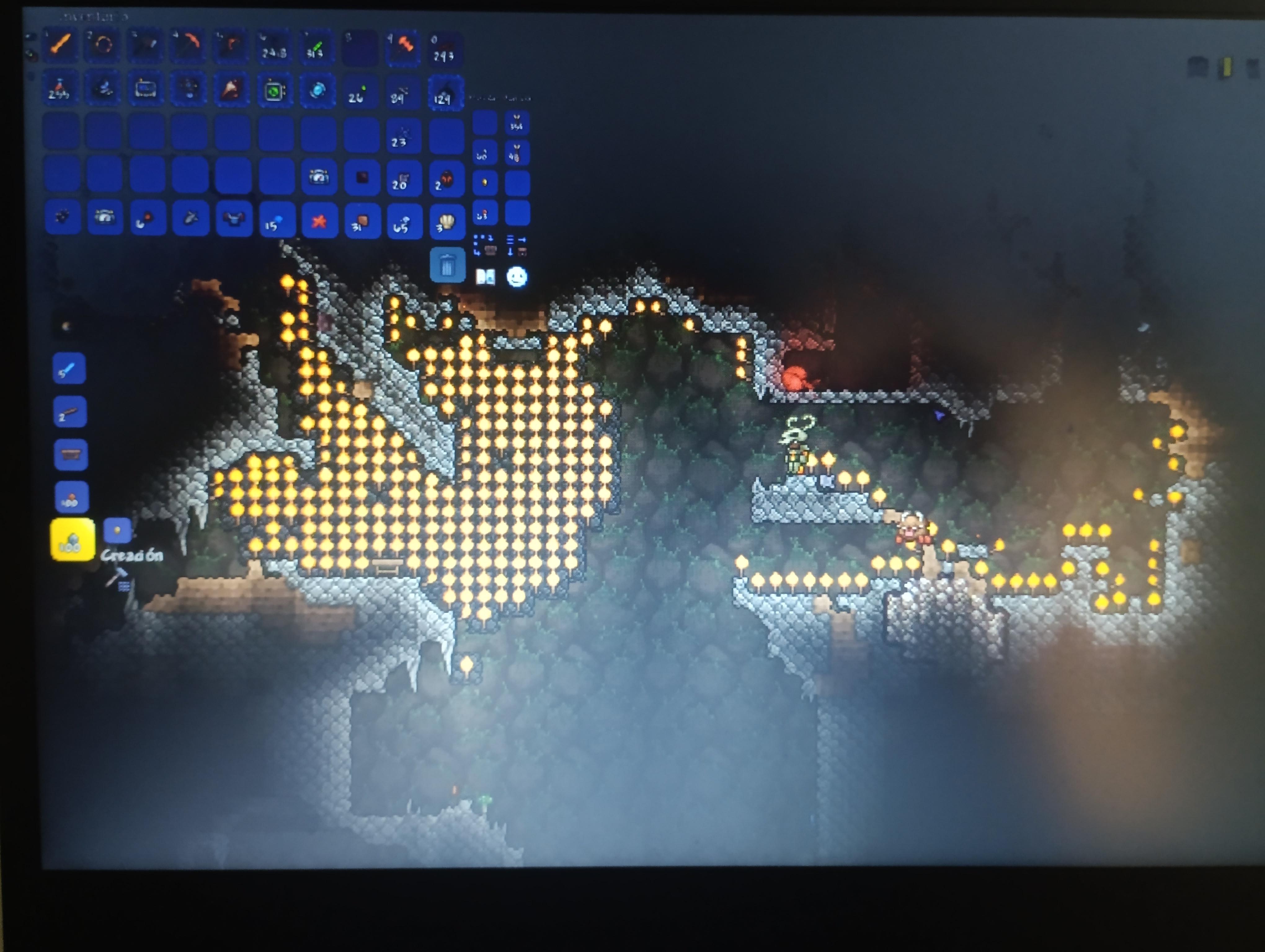
Task: Open the emote menu with the smiley icon
Action: coord(517,276)
